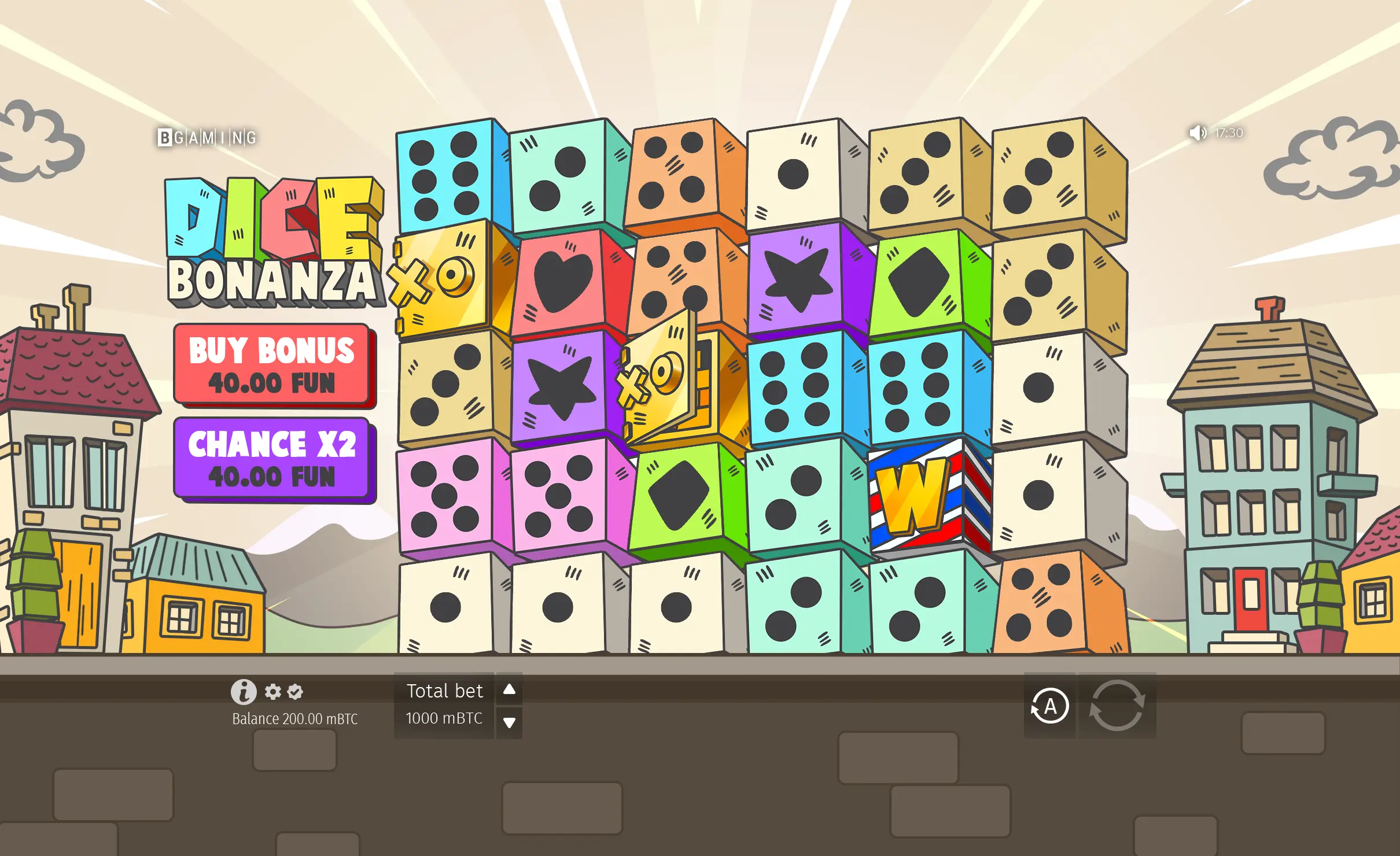Open the settings gear icon
The height and width of the screenshot is (856, 1400).
point(273,692)
